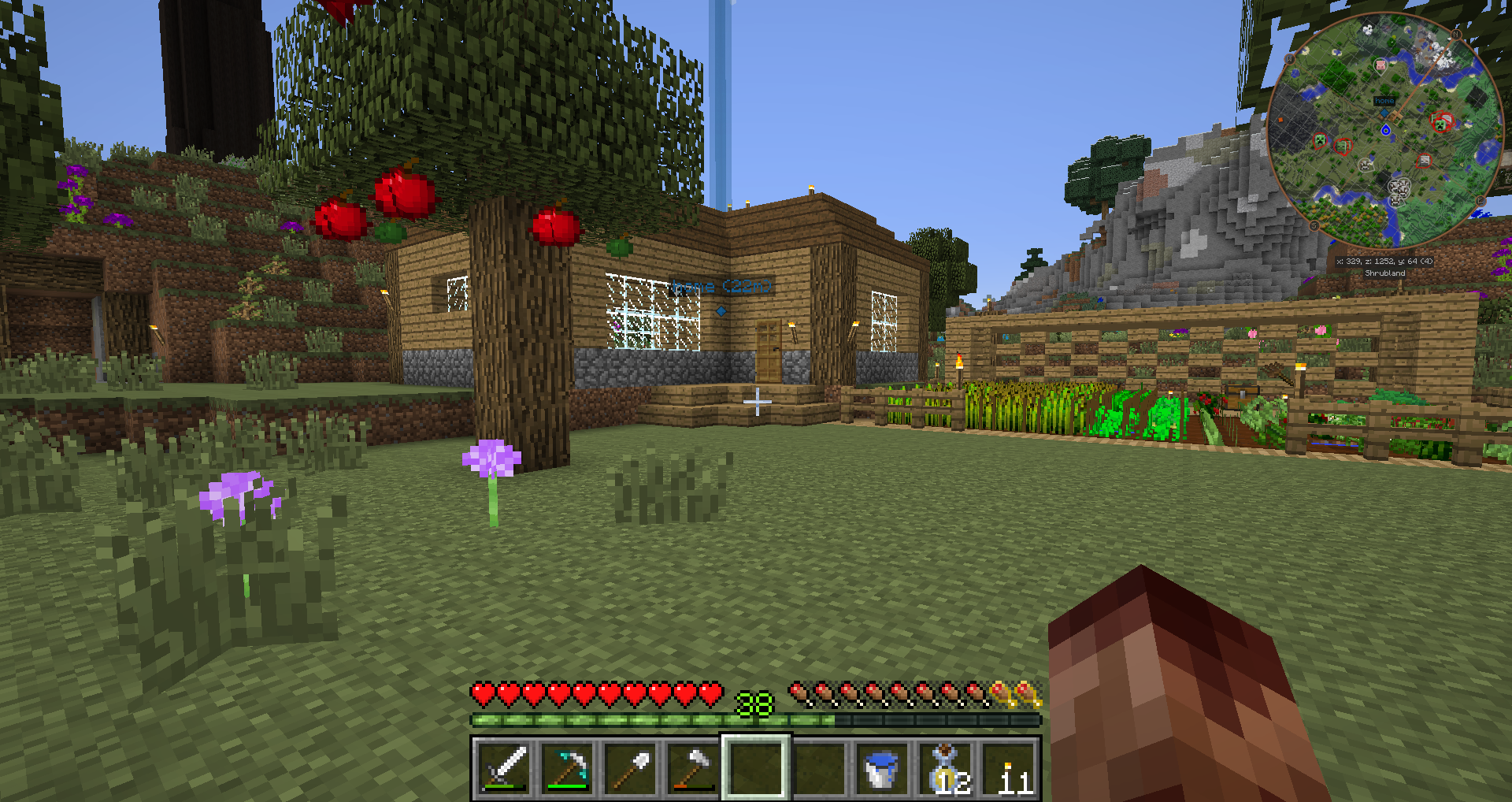The image size is (1512, 802).
Task: Click the home waypoint label on the minimap
Action: (x=1384, y=101)
